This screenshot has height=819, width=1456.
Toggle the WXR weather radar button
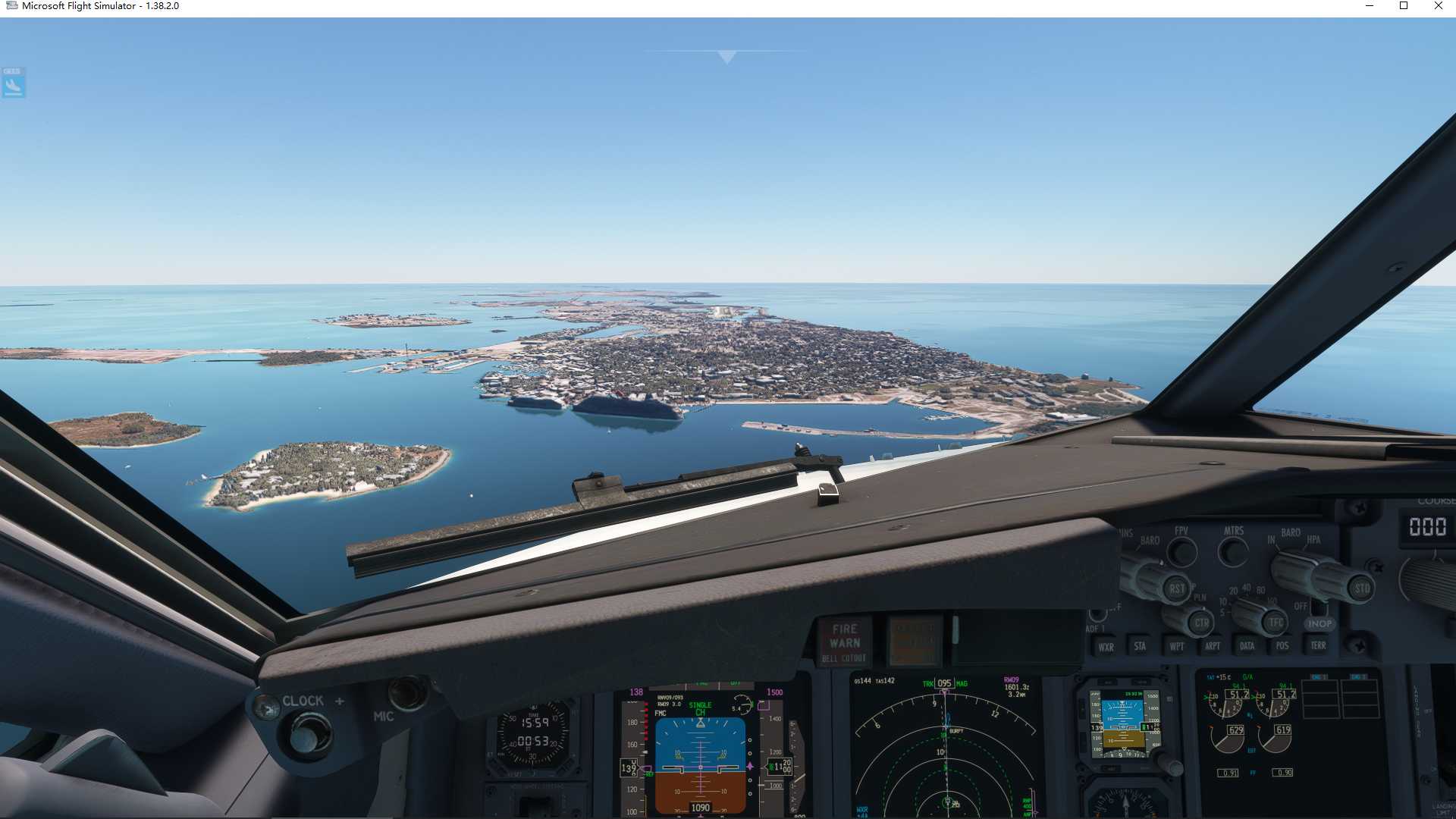(x=1106, y=647)
